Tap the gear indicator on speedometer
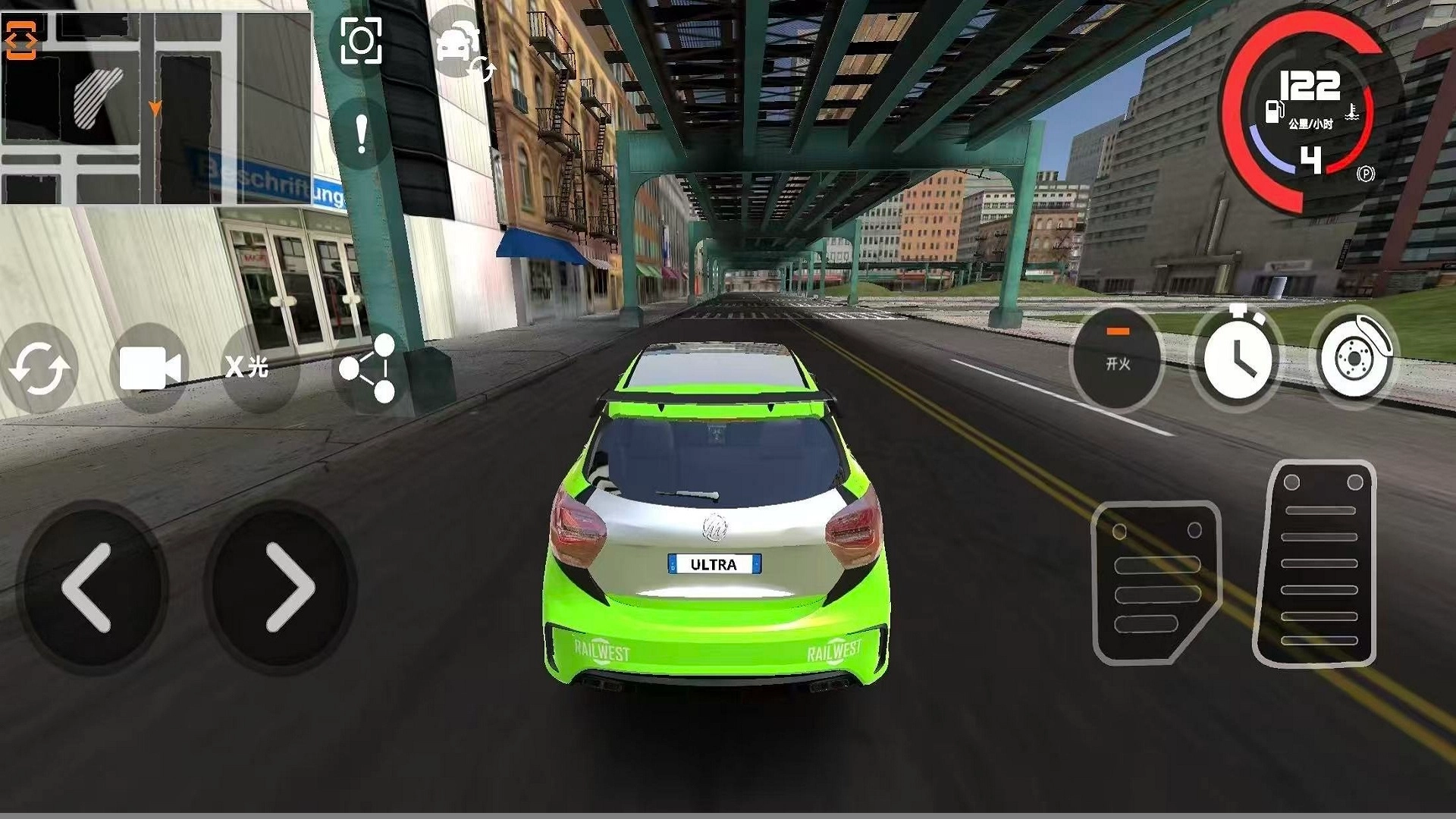The width and height of the screenshot is (1456, 819). pos(1310,161)
